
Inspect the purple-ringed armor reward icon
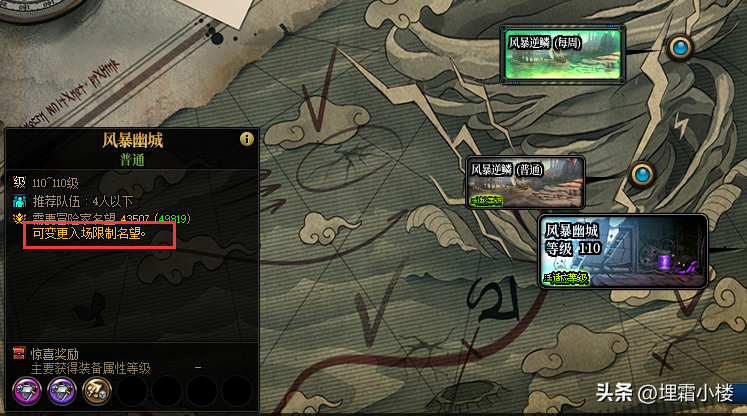click(x=63, y=391)
